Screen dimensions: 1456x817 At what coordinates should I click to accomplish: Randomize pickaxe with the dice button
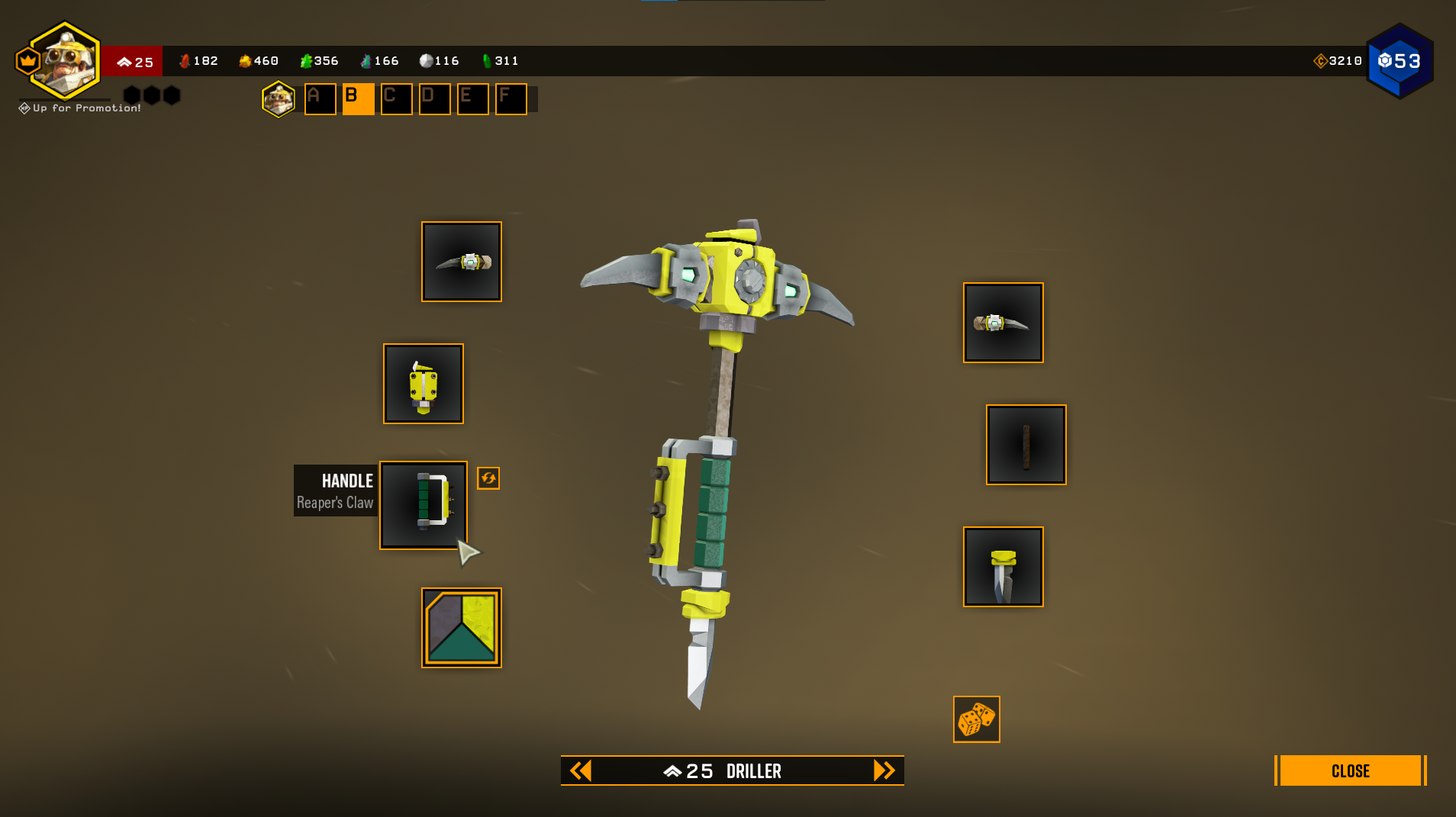pos(976,719)
